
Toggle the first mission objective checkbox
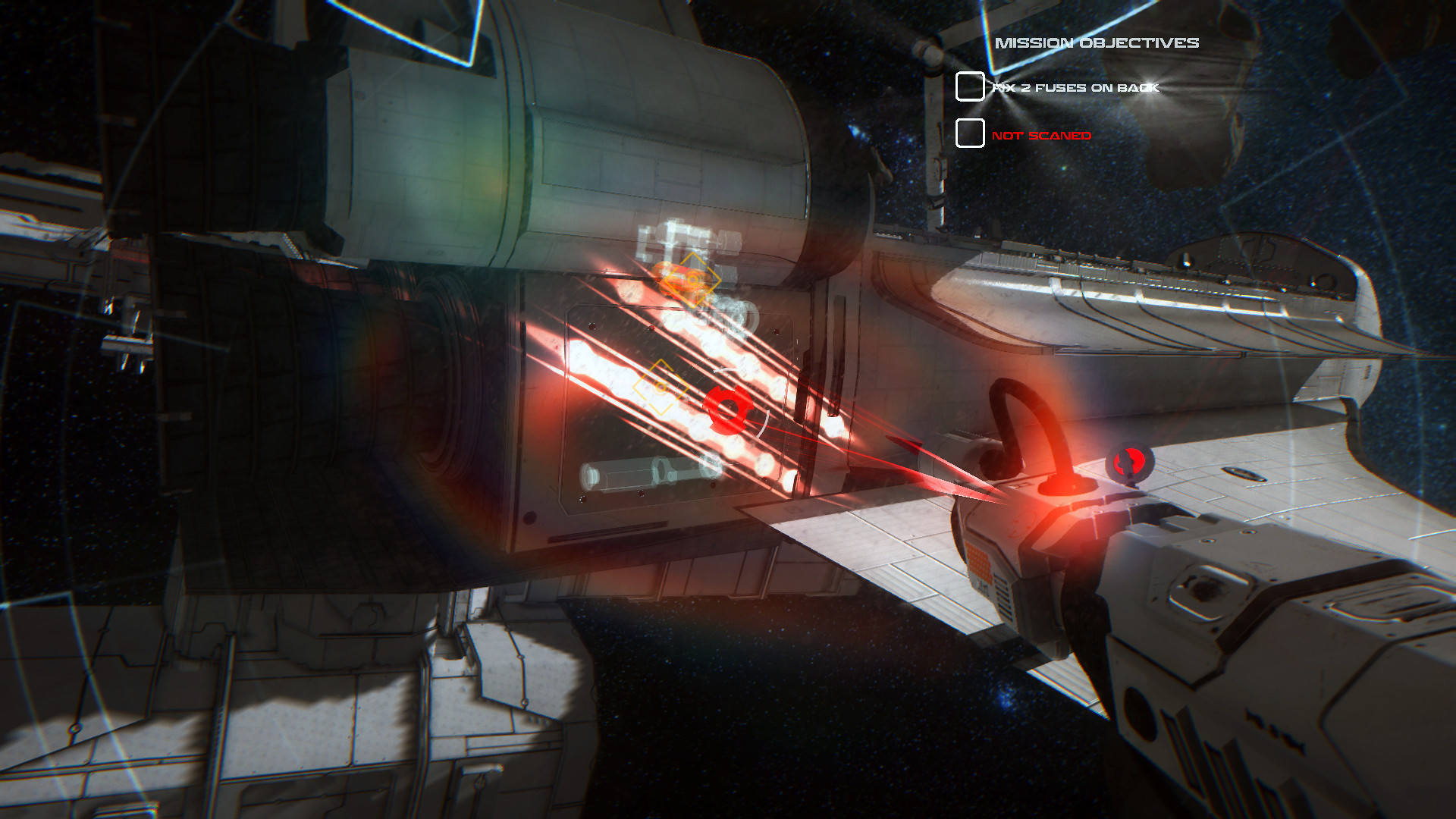click(x=971, y=87)
